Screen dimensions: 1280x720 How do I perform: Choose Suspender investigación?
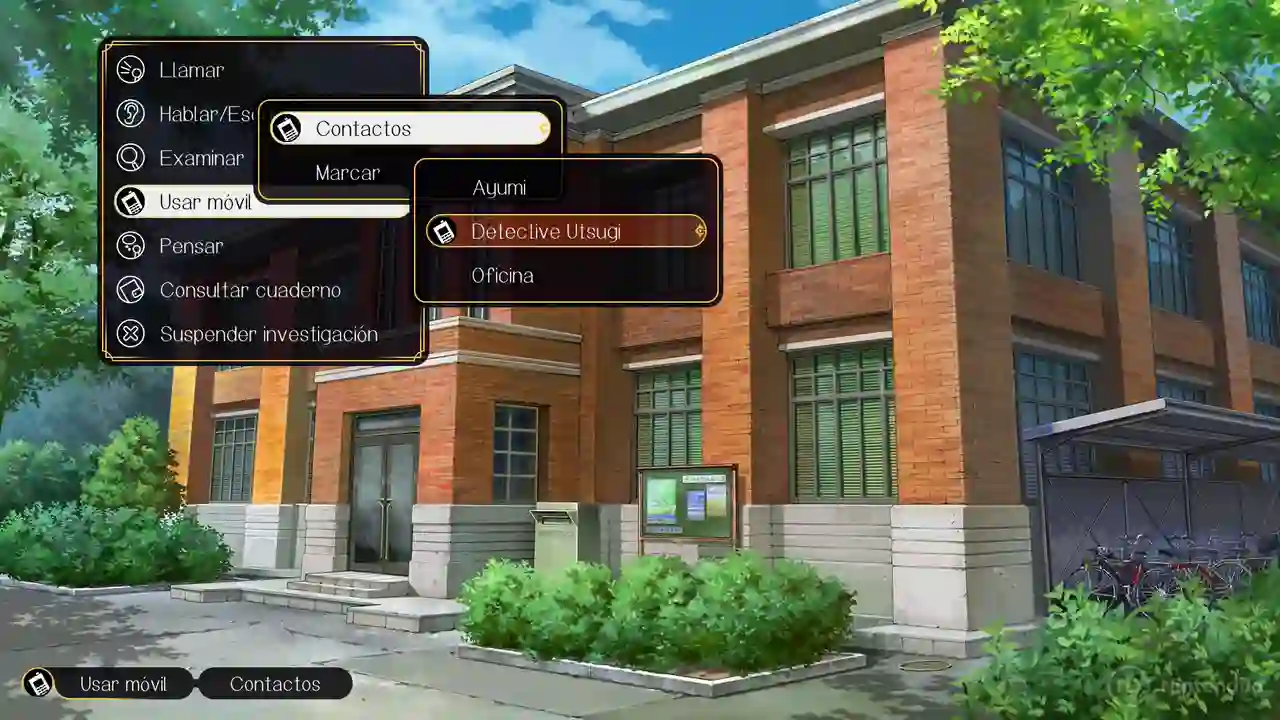[268, 334]
